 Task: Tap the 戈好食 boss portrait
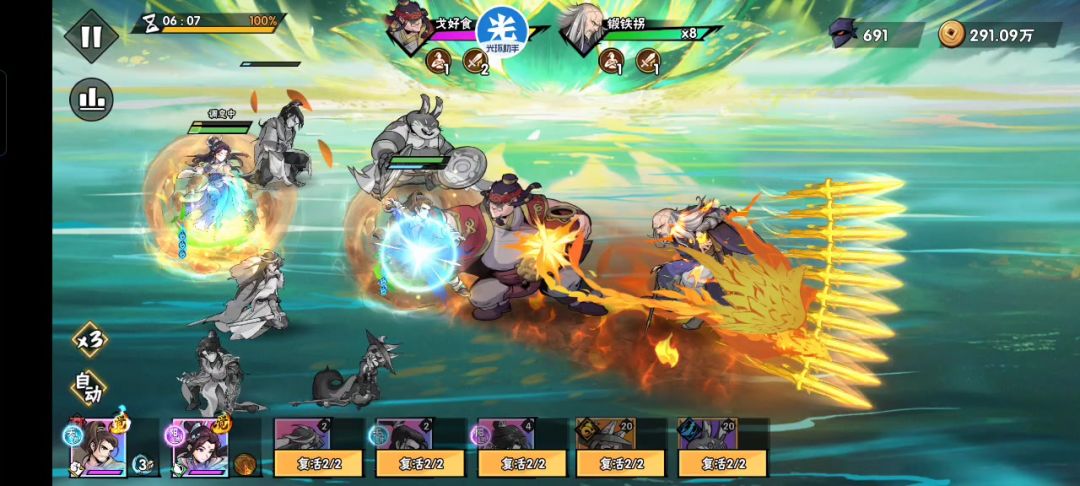click(409, 28)
